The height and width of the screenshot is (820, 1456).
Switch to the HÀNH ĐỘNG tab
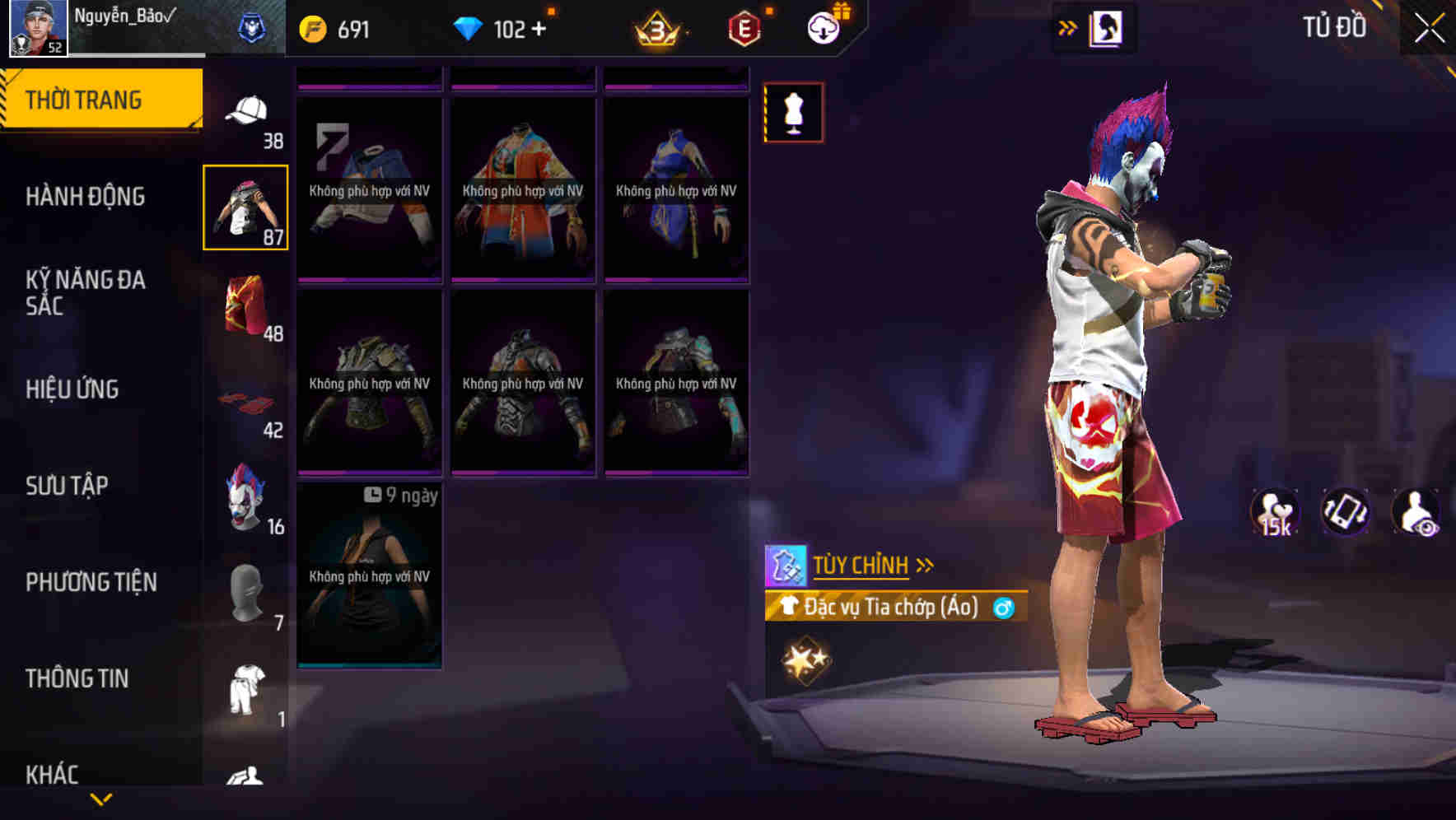coord(86,197)
